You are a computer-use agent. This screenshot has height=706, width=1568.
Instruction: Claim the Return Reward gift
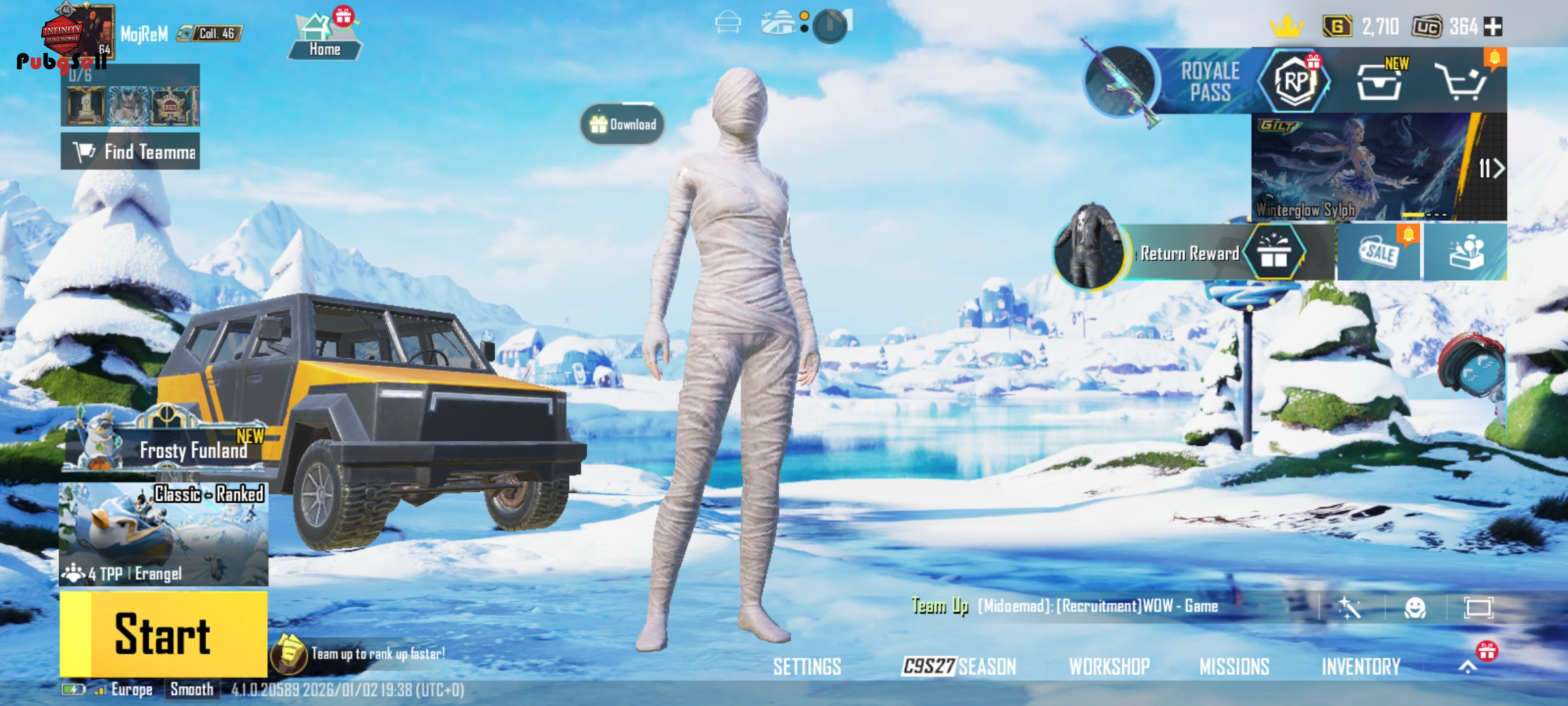click(1273, 253)
